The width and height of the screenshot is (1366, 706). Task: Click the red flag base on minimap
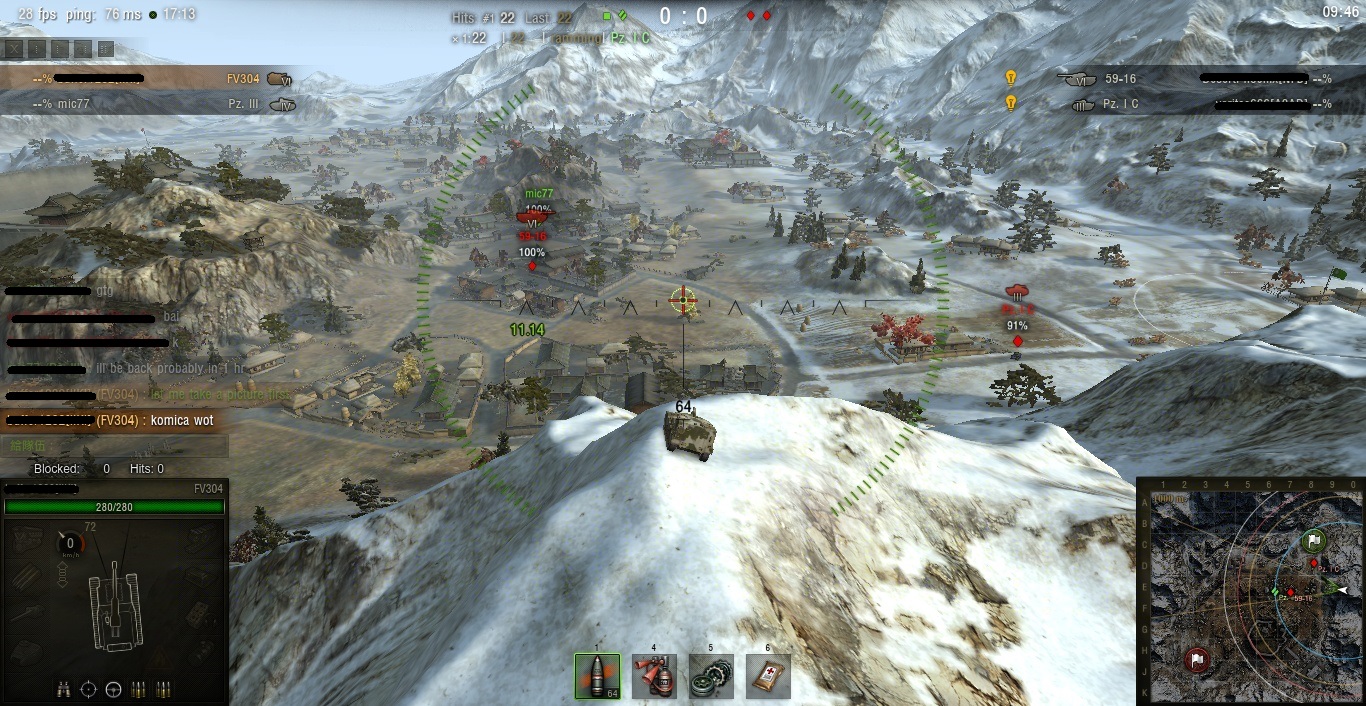point(1197,660)
